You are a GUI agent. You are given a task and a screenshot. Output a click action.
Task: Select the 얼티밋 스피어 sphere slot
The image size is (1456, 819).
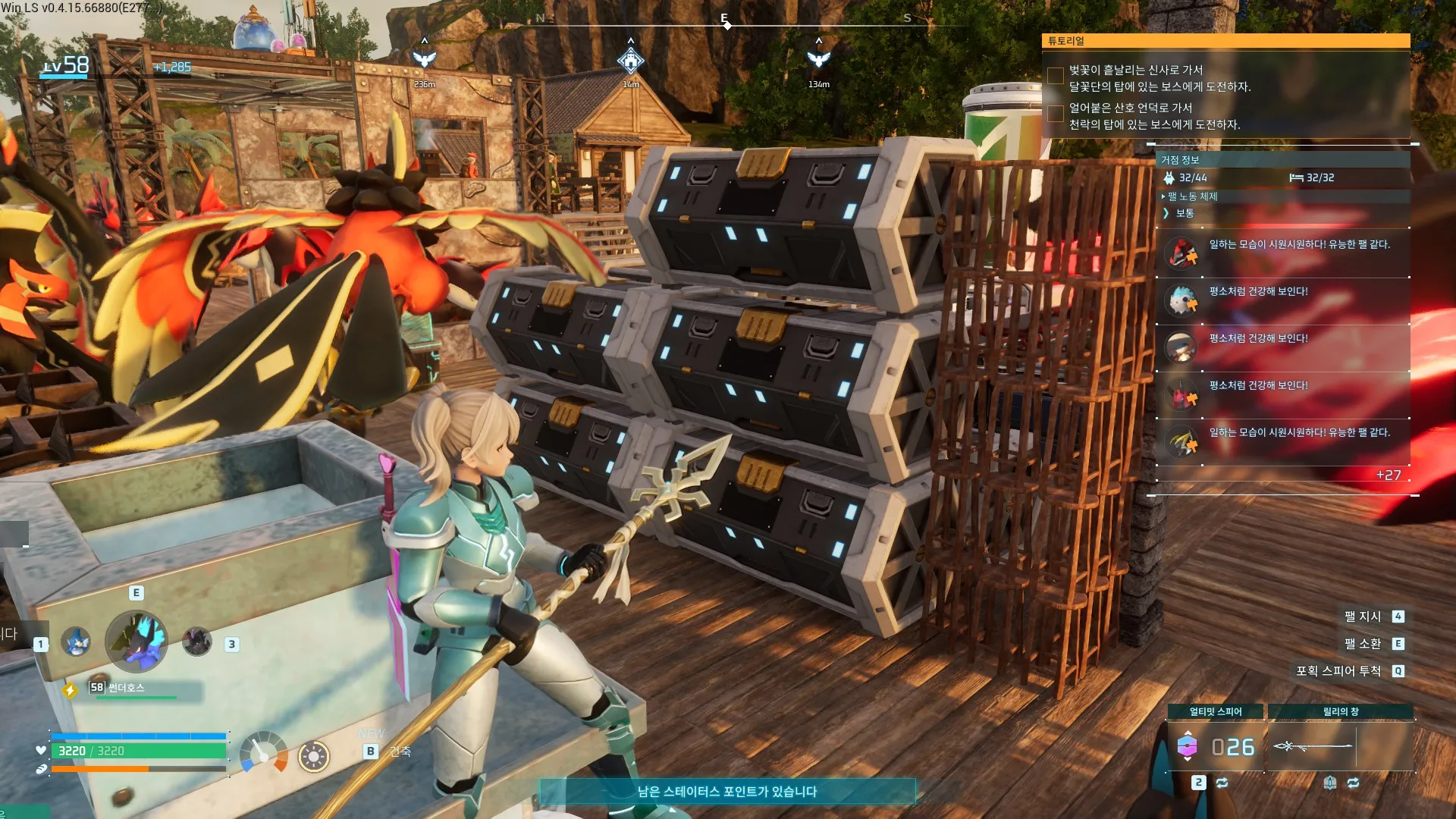click(1215, 747)
